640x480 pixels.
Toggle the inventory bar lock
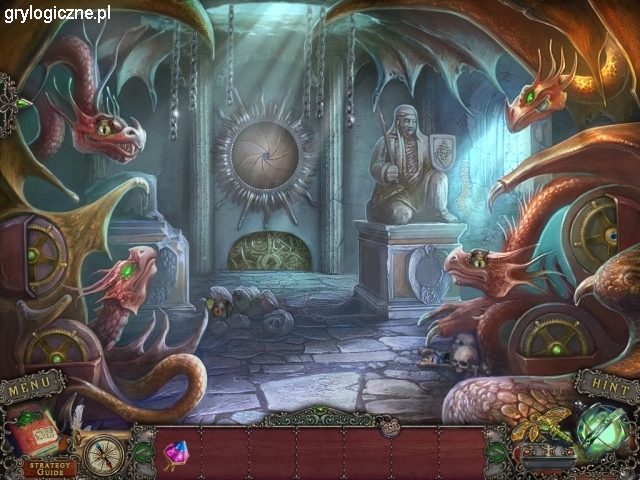[387, 425]
